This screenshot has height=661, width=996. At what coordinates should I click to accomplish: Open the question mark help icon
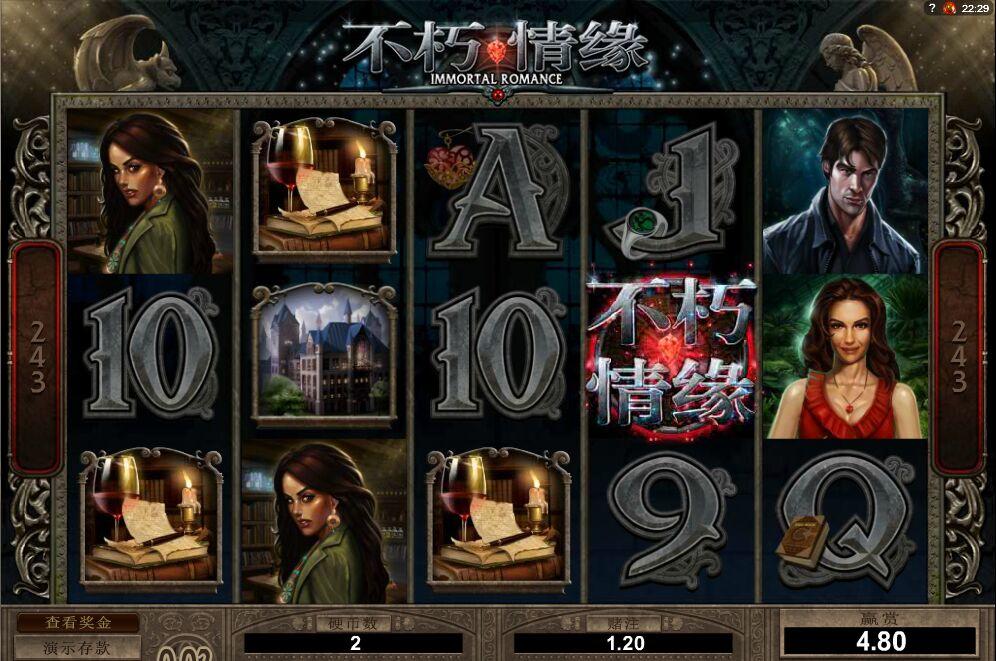(930, 8)
